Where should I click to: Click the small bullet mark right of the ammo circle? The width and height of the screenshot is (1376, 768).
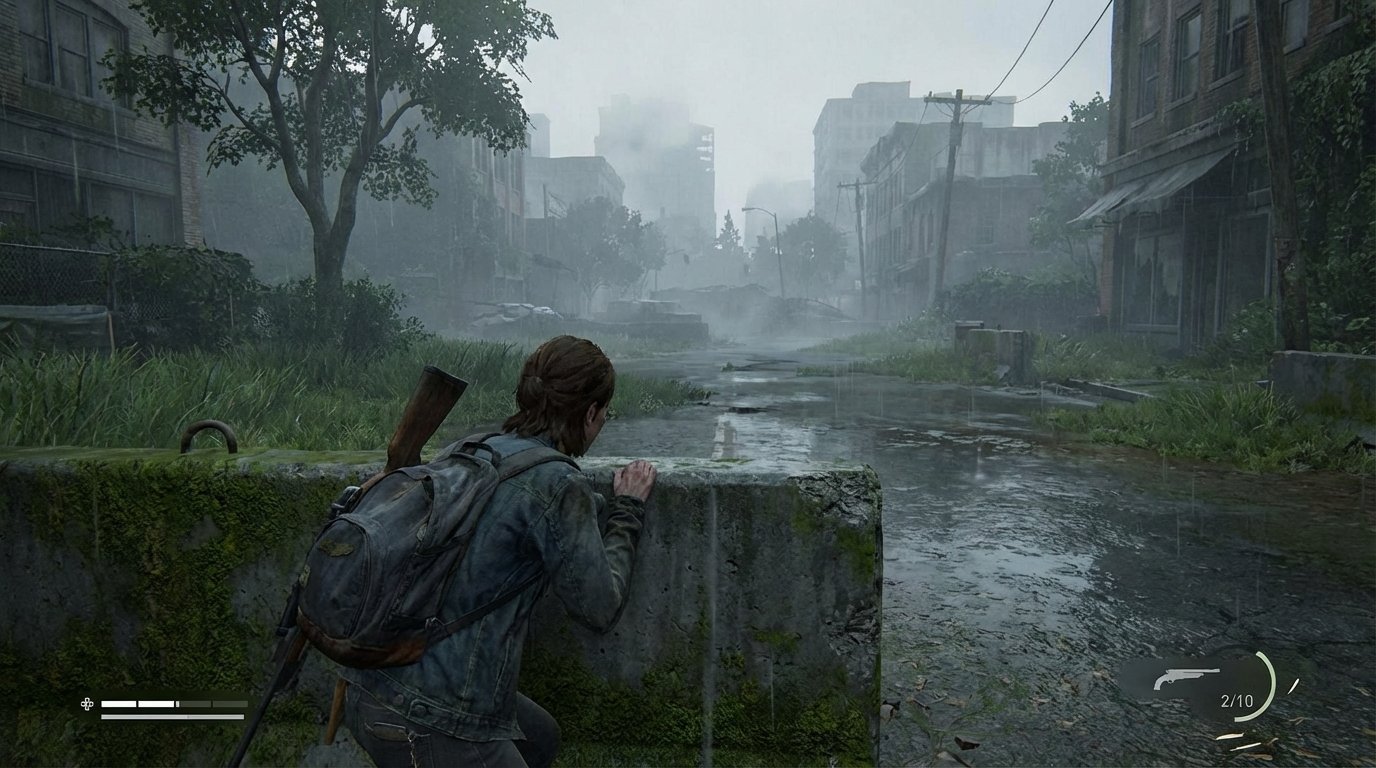[1294, 685]
